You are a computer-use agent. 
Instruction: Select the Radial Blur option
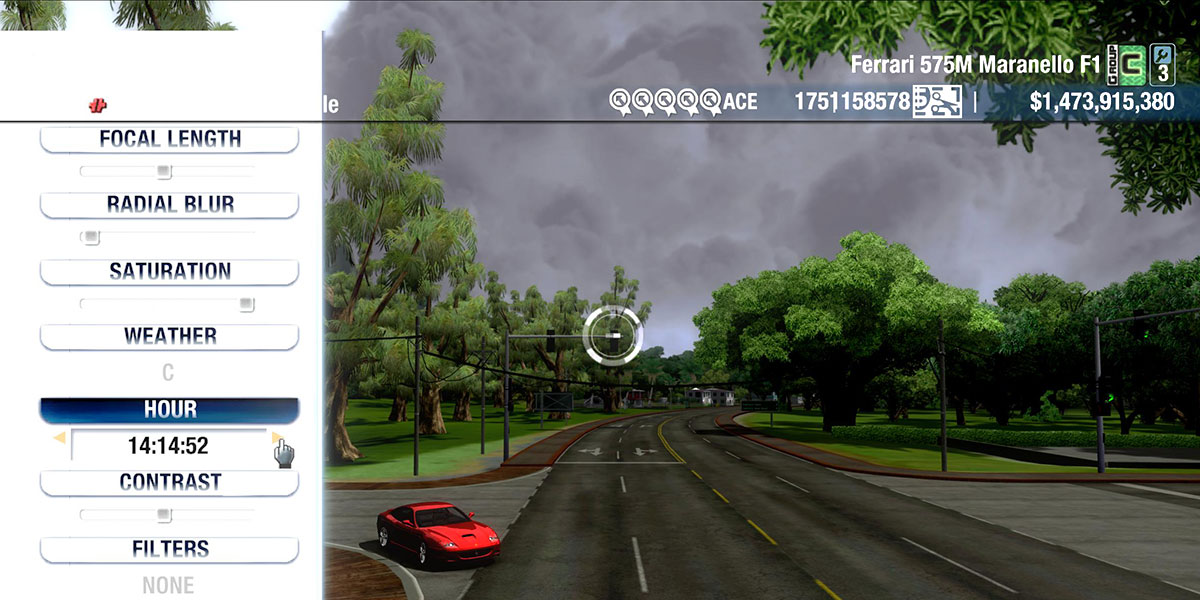[169, 205]
